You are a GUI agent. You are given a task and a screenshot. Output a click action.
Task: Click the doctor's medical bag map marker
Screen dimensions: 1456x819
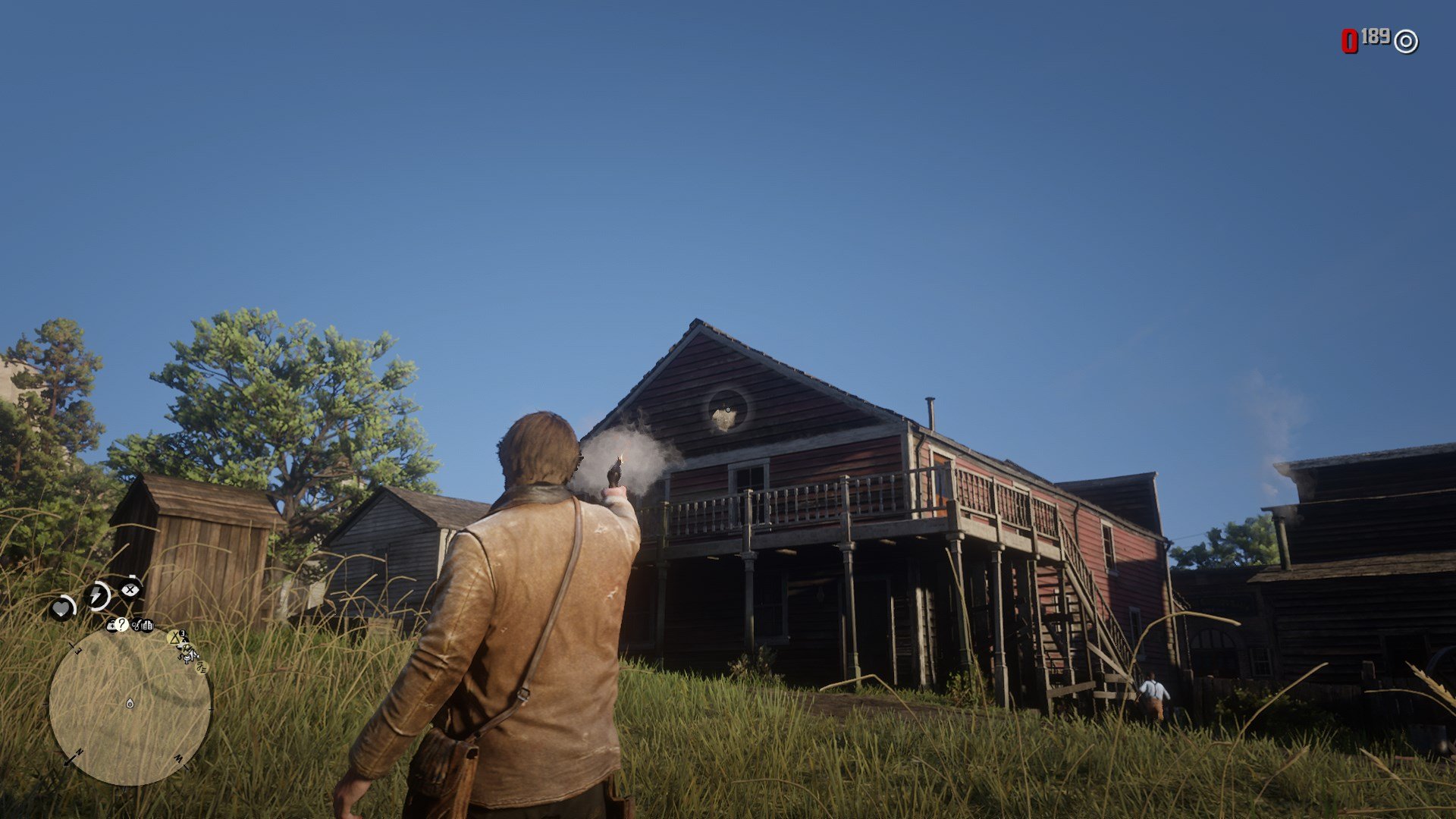[x=111, y=626]
